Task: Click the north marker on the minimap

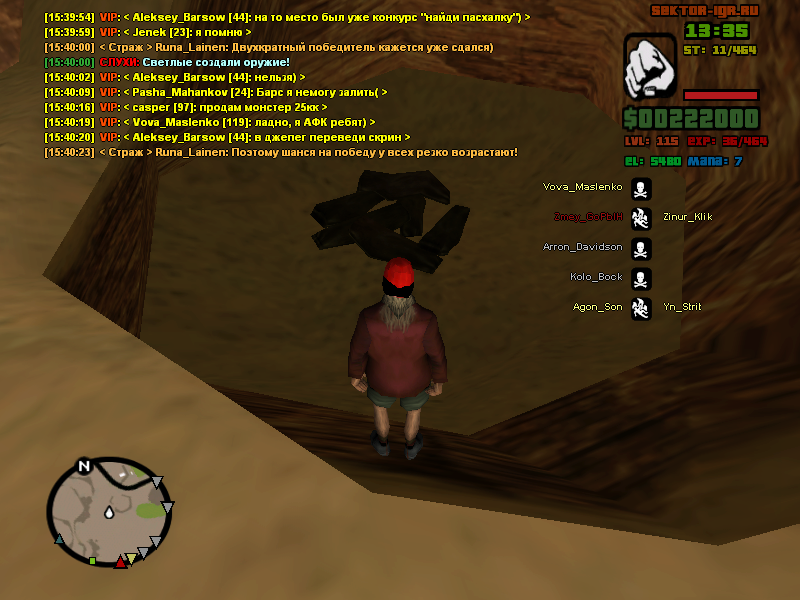Action: tap(84, 465)
